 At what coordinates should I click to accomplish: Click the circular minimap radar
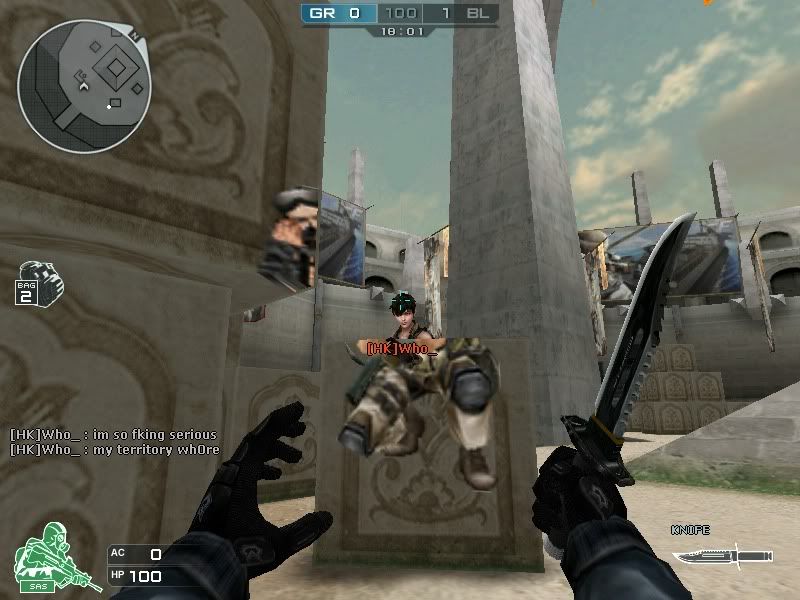[84, 86]
